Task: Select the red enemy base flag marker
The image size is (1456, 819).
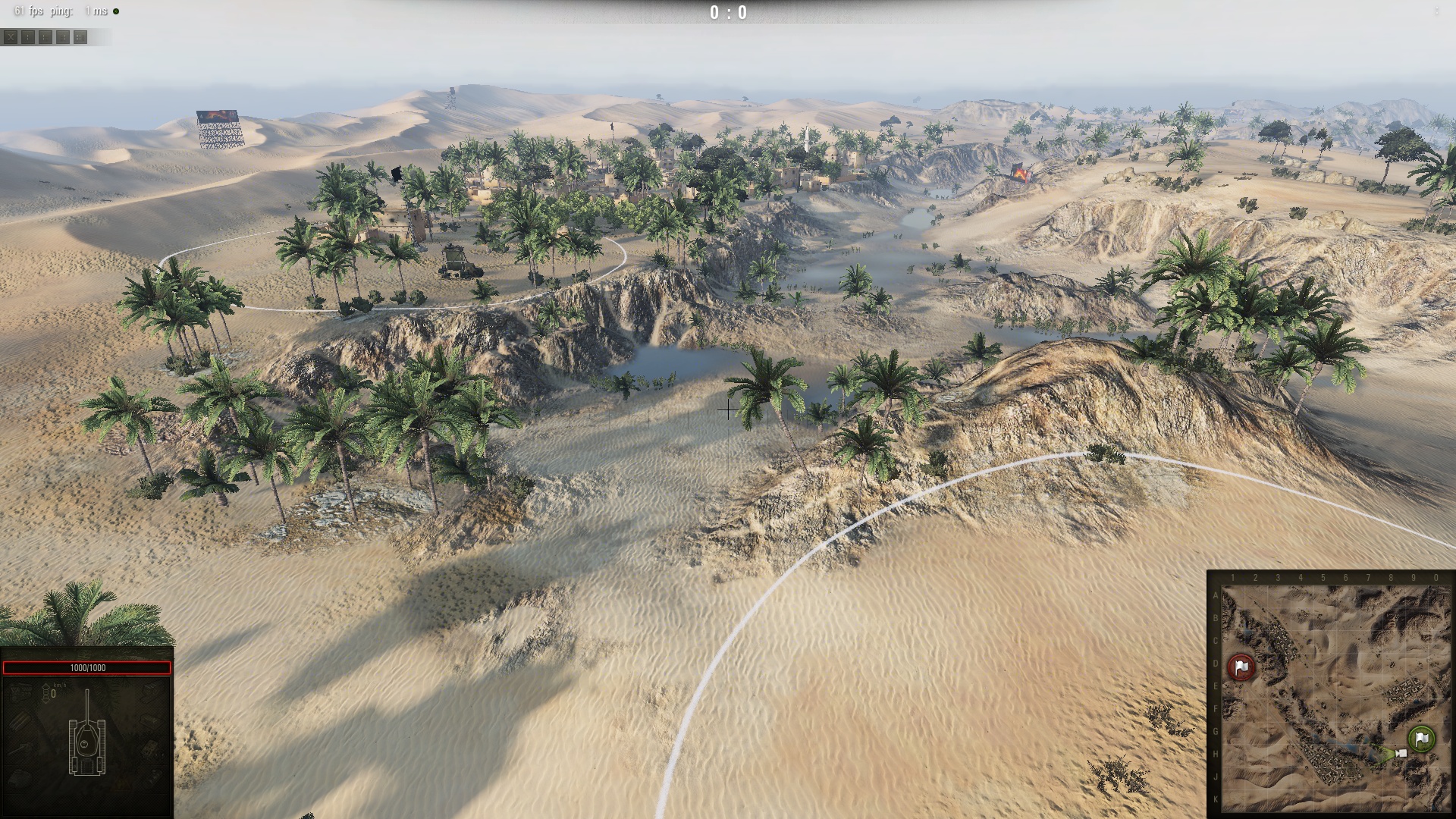Action: click(x=1241, y=667)
